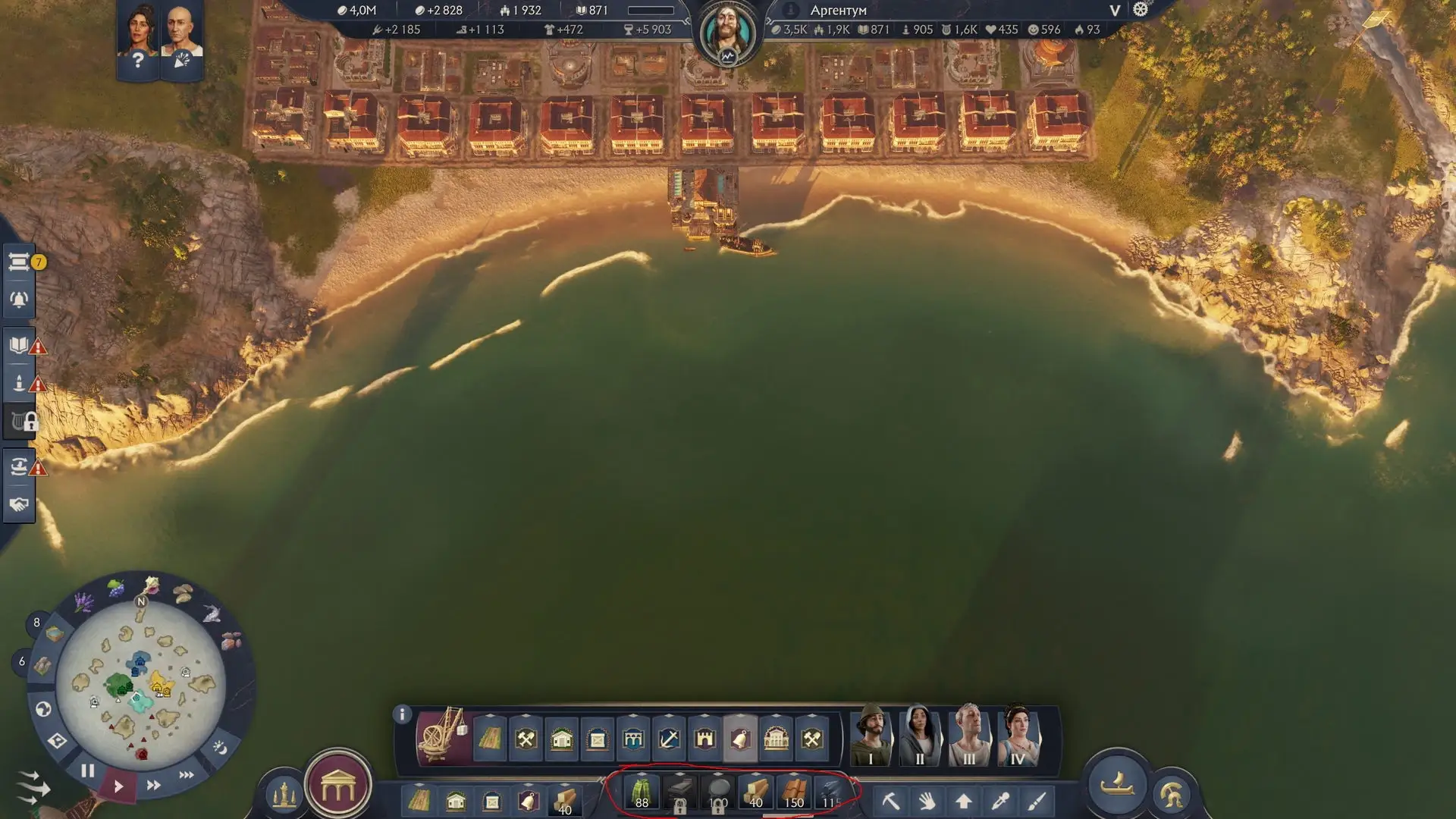
Task: Select the bell building category
Action: 740,738
